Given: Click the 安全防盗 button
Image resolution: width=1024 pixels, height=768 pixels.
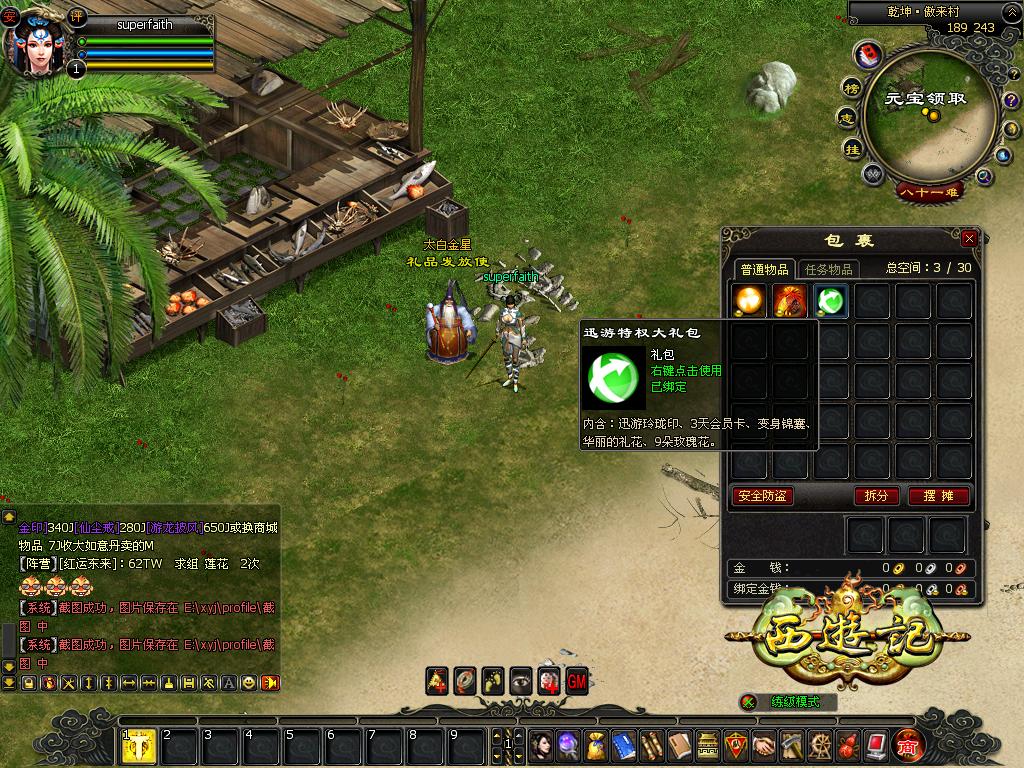Looking at the screenshot, I should point(762,496).
